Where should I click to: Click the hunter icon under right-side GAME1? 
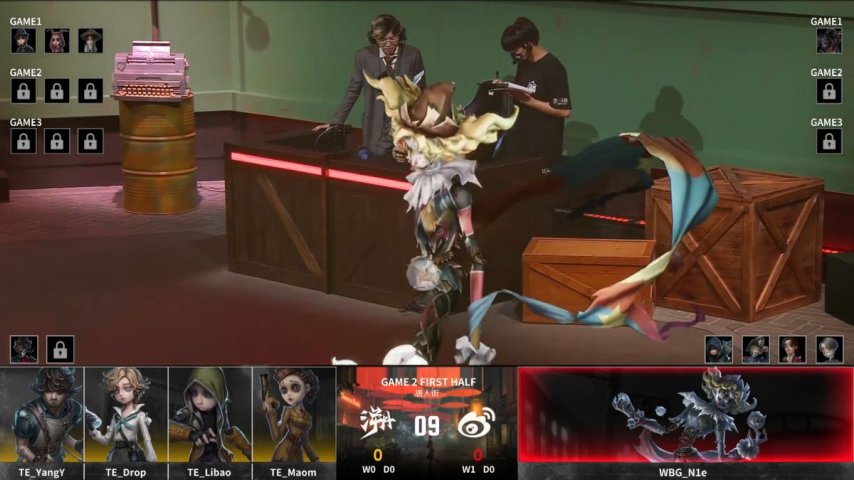tap(828, 41)
